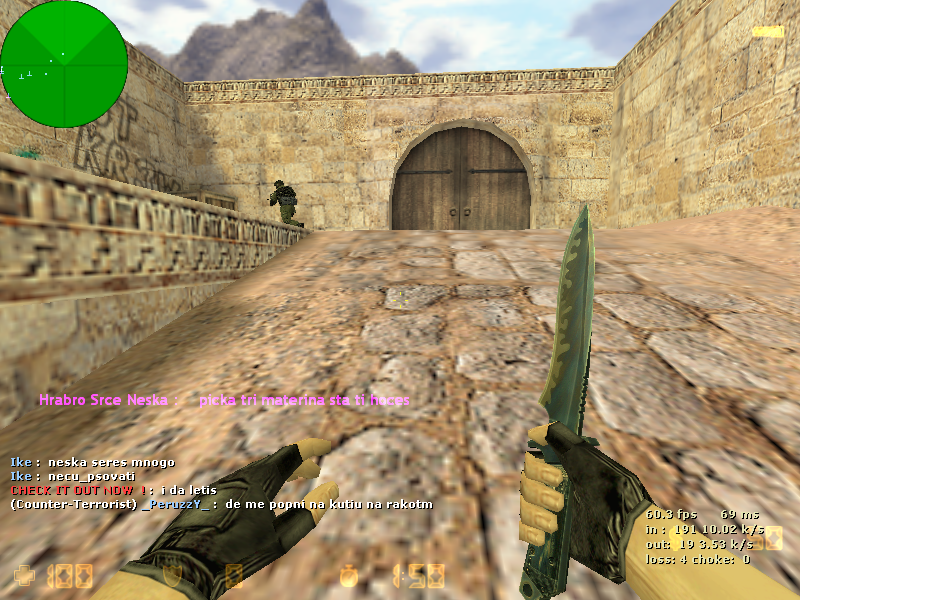
Task: Click the pink Hrabro Srce Neska message
Action: point(224,400)
